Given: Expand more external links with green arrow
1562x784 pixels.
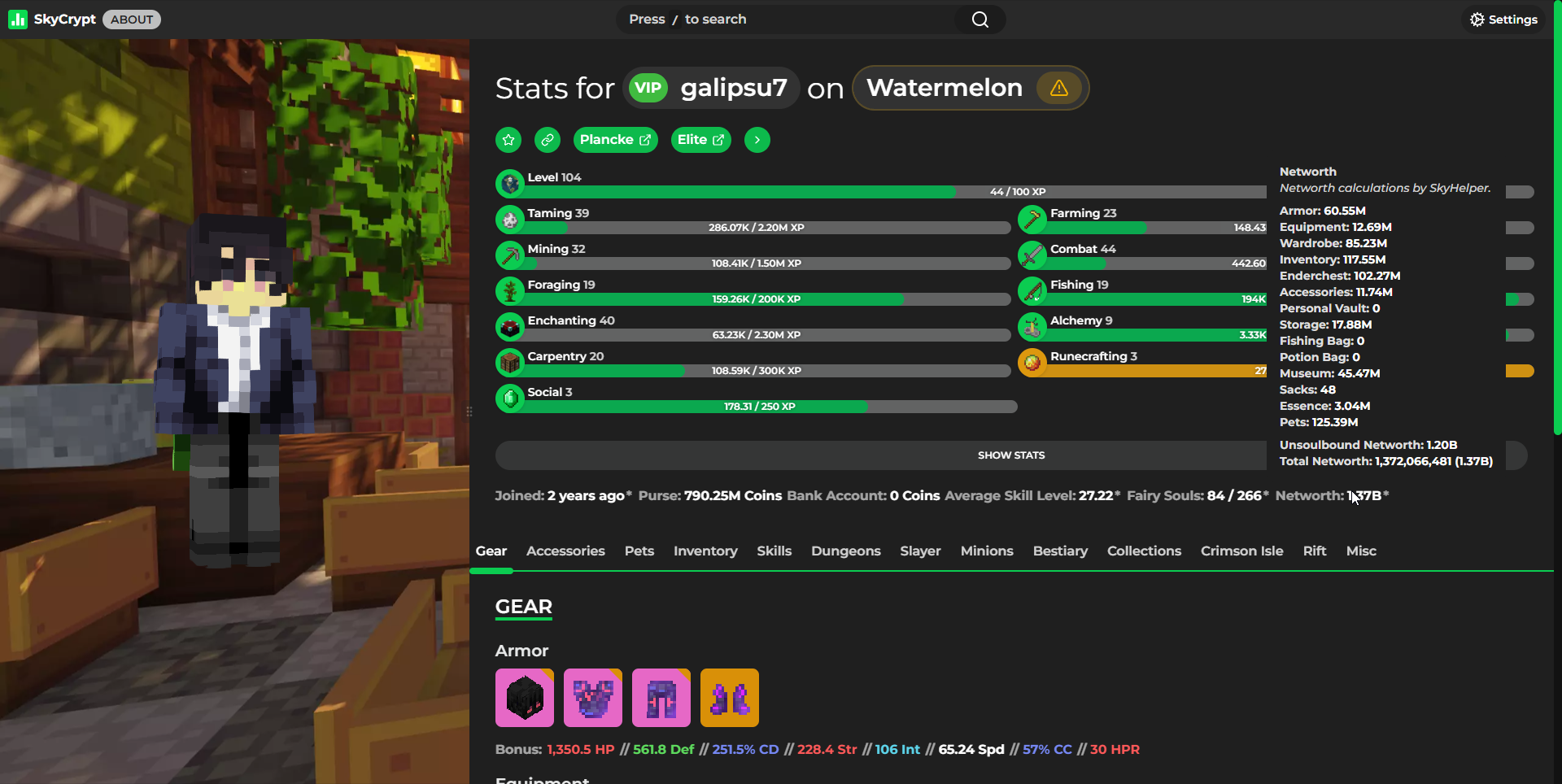Looking at the screenshot, I should tap(757, 139).
